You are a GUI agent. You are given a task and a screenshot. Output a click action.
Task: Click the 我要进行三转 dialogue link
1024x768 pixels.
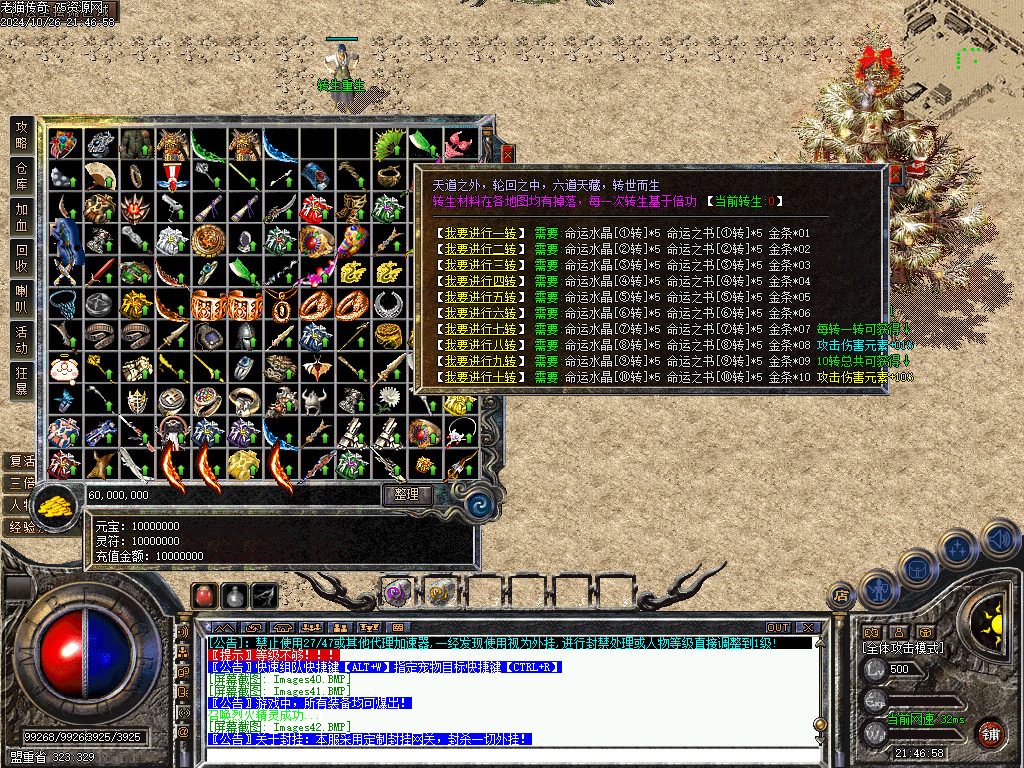point(481,265)
